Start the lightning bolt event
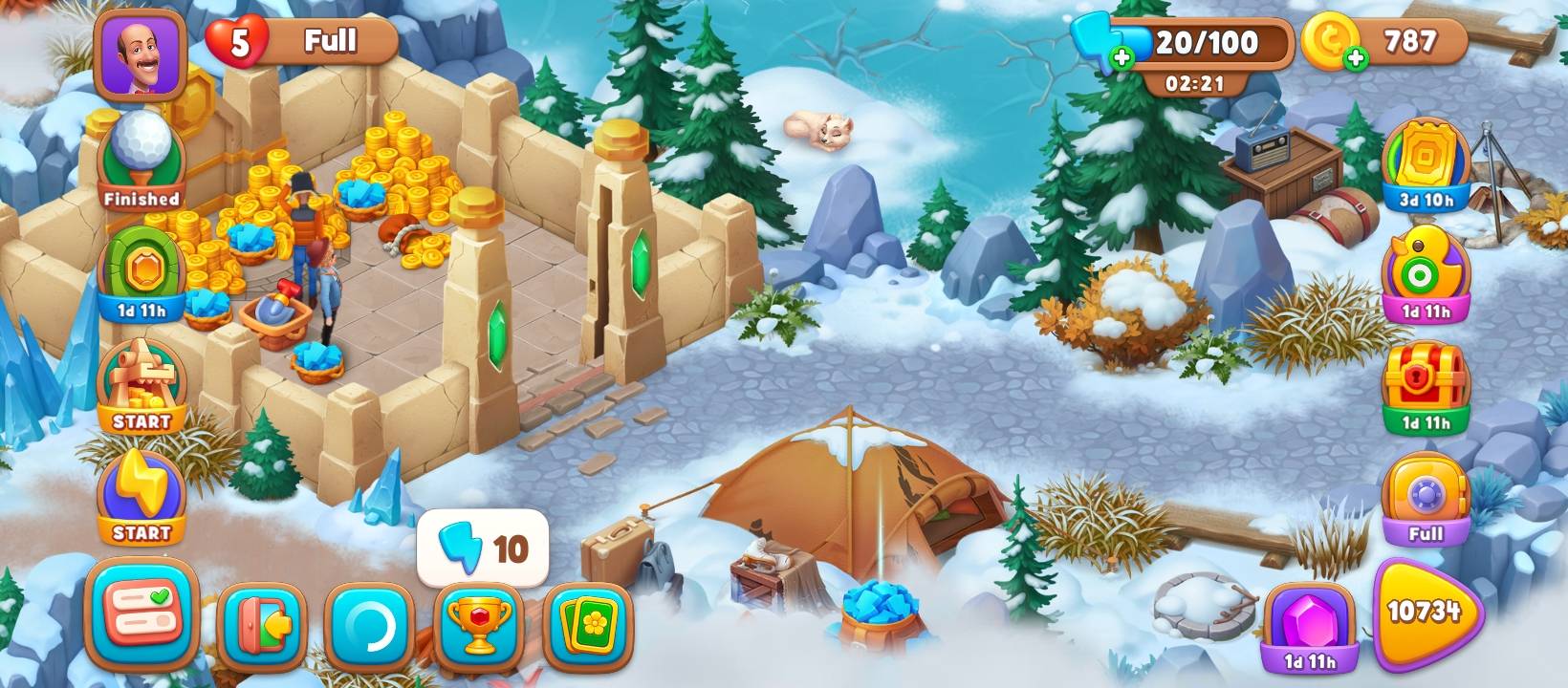Image resolution: width=1568 pixels, height=688 pixels. (142, 497)
